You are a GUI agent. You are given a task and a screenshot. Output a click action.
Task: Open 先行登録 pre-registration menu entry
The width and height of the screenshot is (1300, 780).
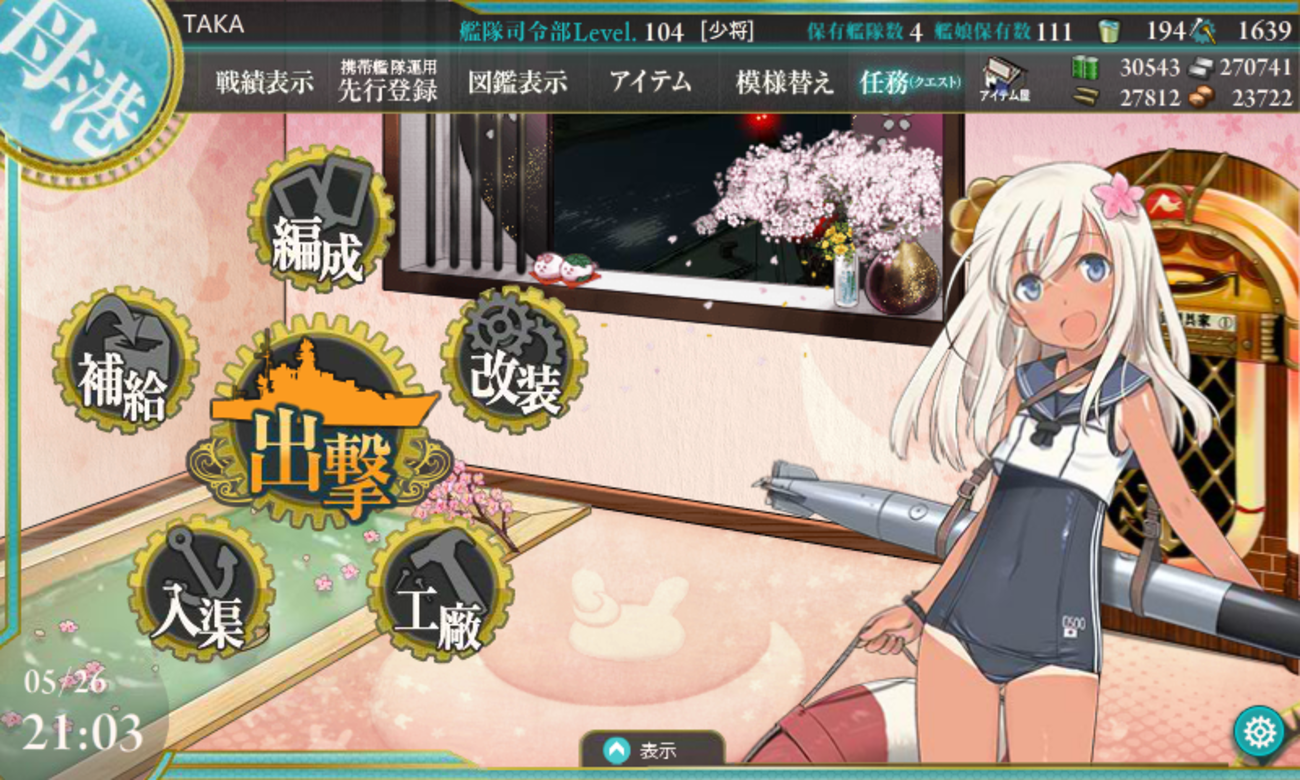(x=388, y=82)
